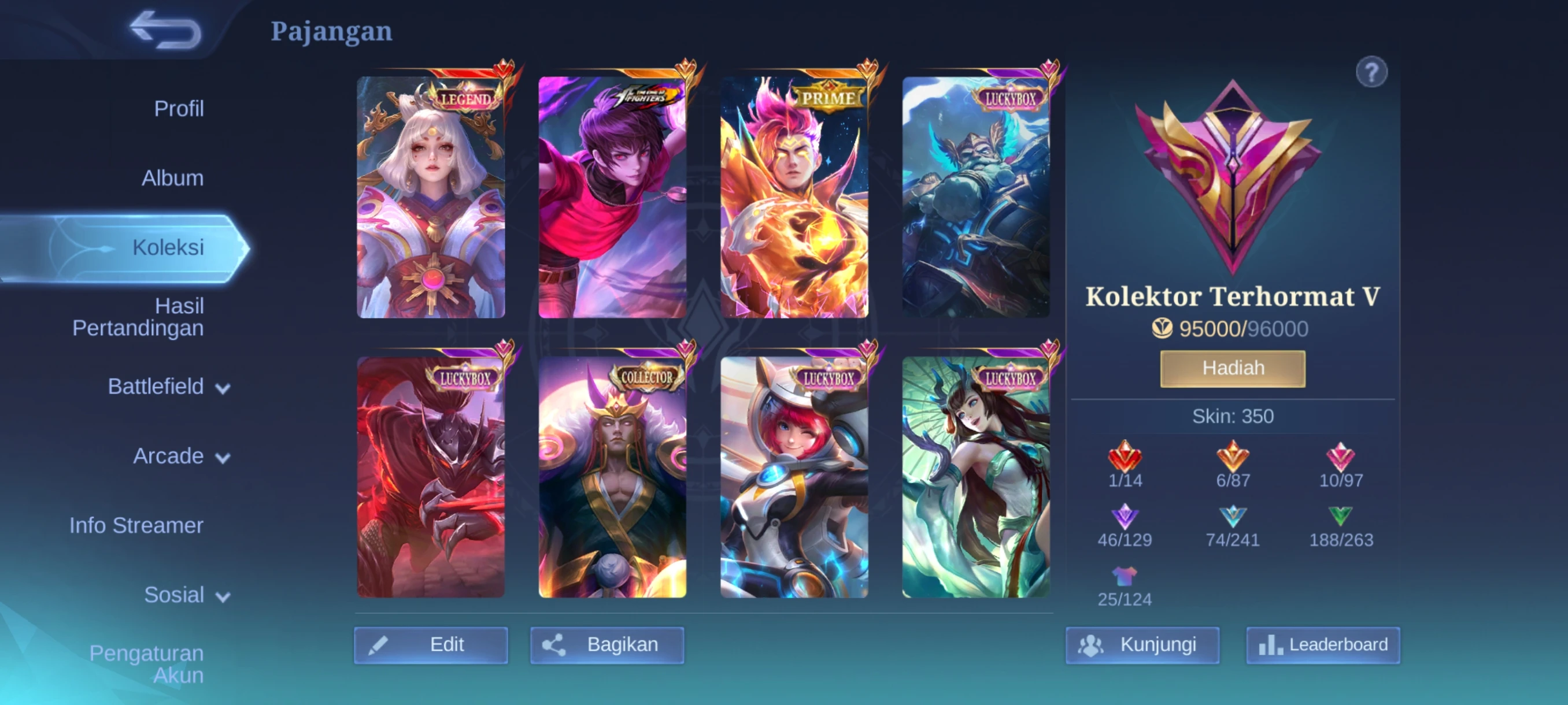Click the 95000/96000 collection progress display
Screen dimensions: 1568x705
tap(1233, 328)
